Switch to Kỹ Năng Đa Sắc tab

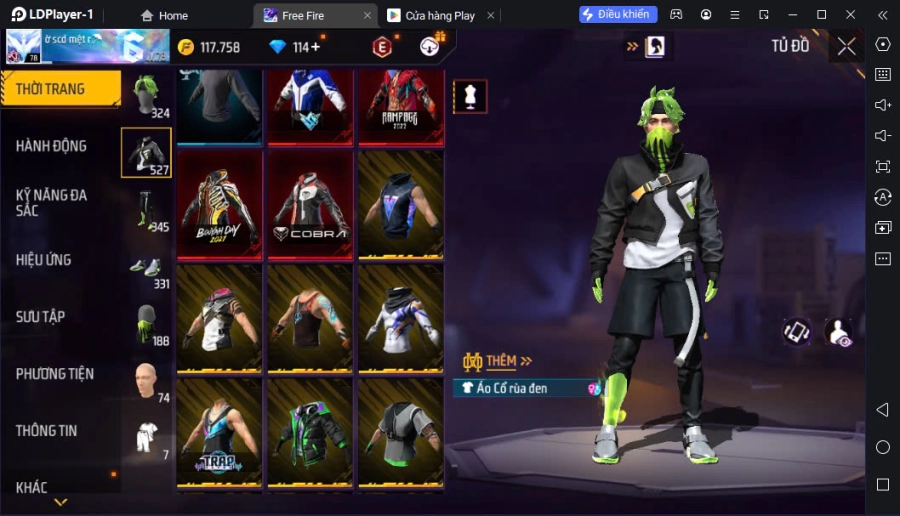[52, 203]
